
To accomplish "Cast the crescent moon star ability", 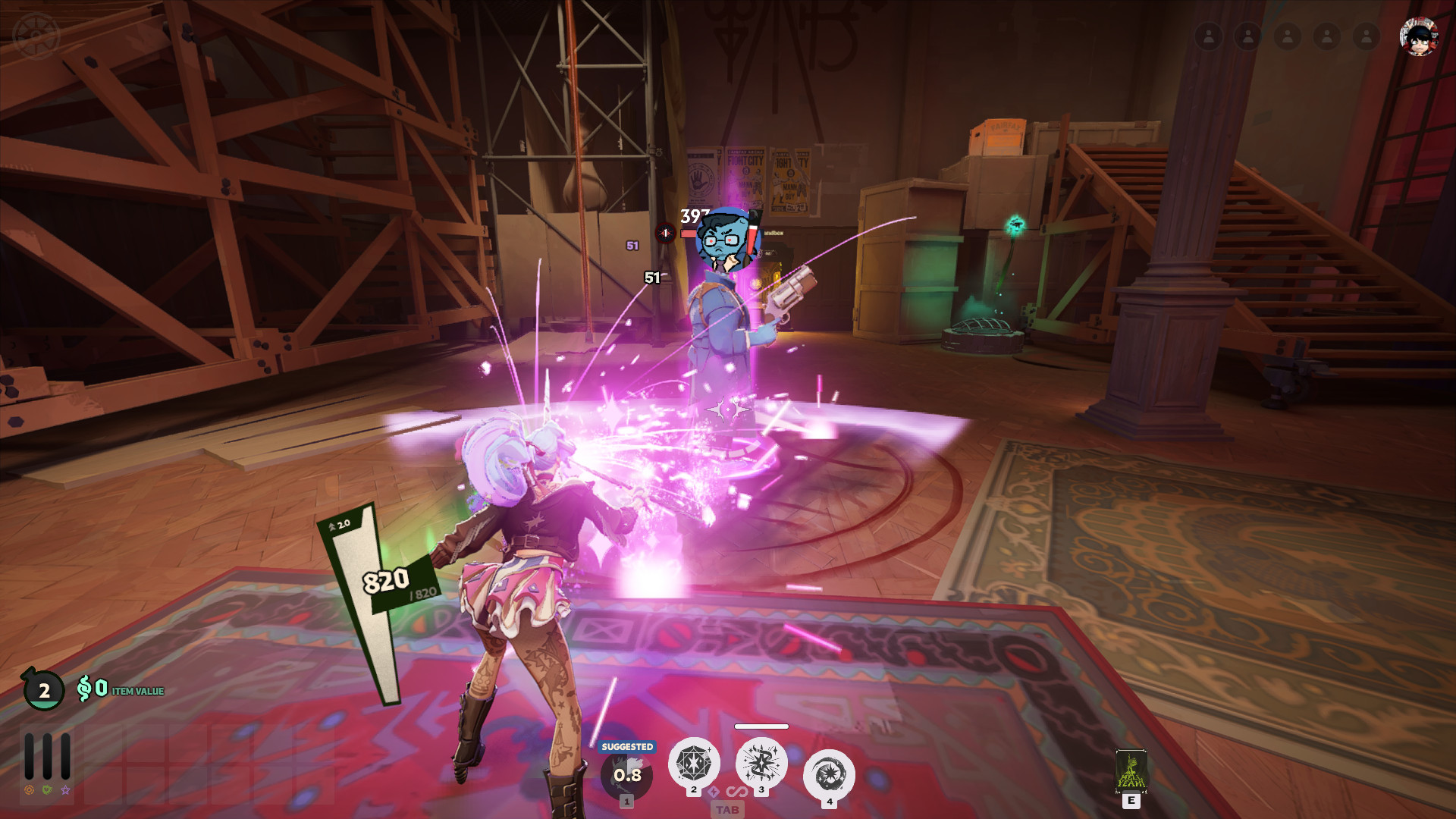I will pyautogui.click(x=829, y=775).
